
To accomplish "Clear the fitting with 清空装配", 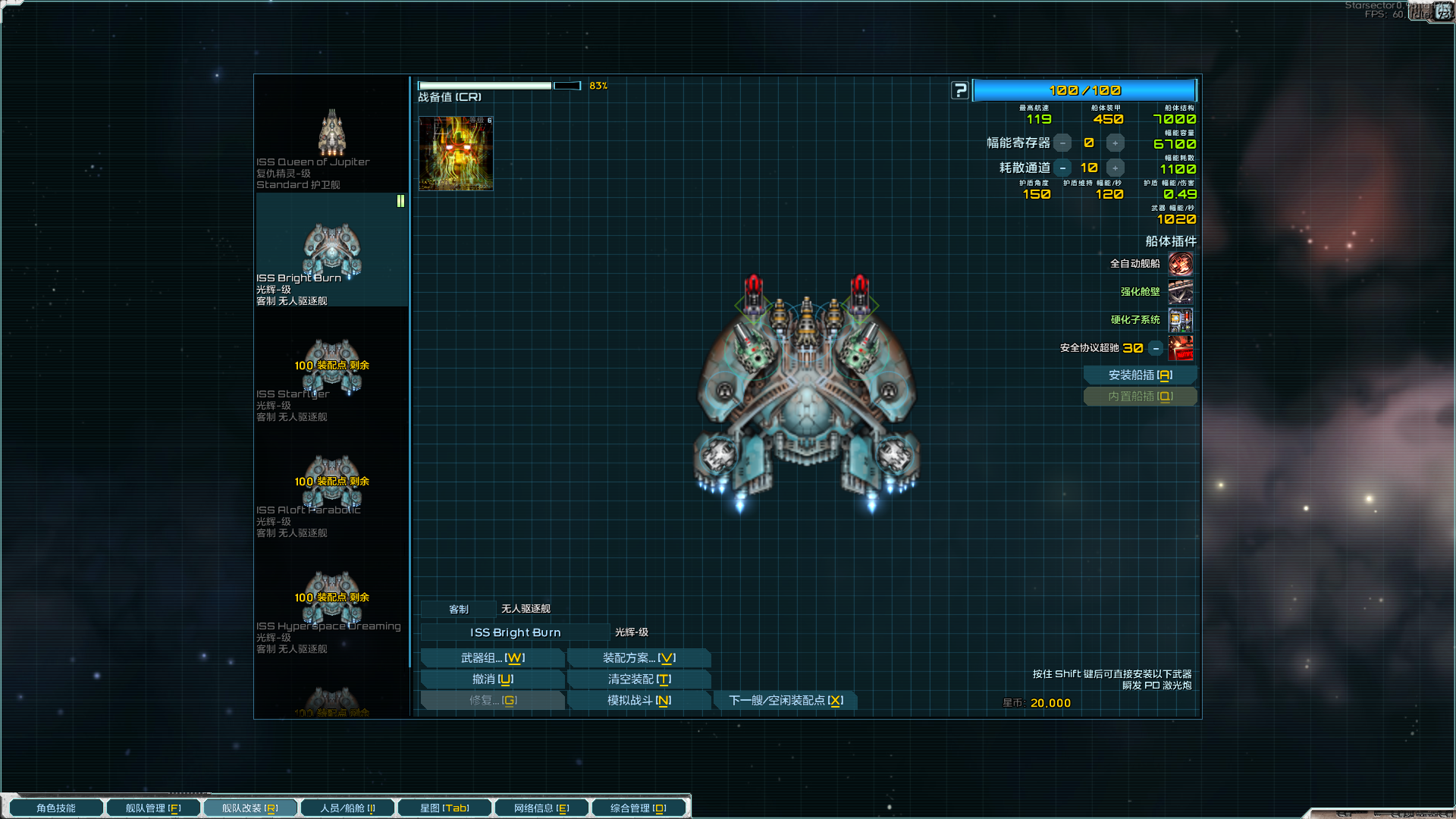I will (x=639, y=679).
